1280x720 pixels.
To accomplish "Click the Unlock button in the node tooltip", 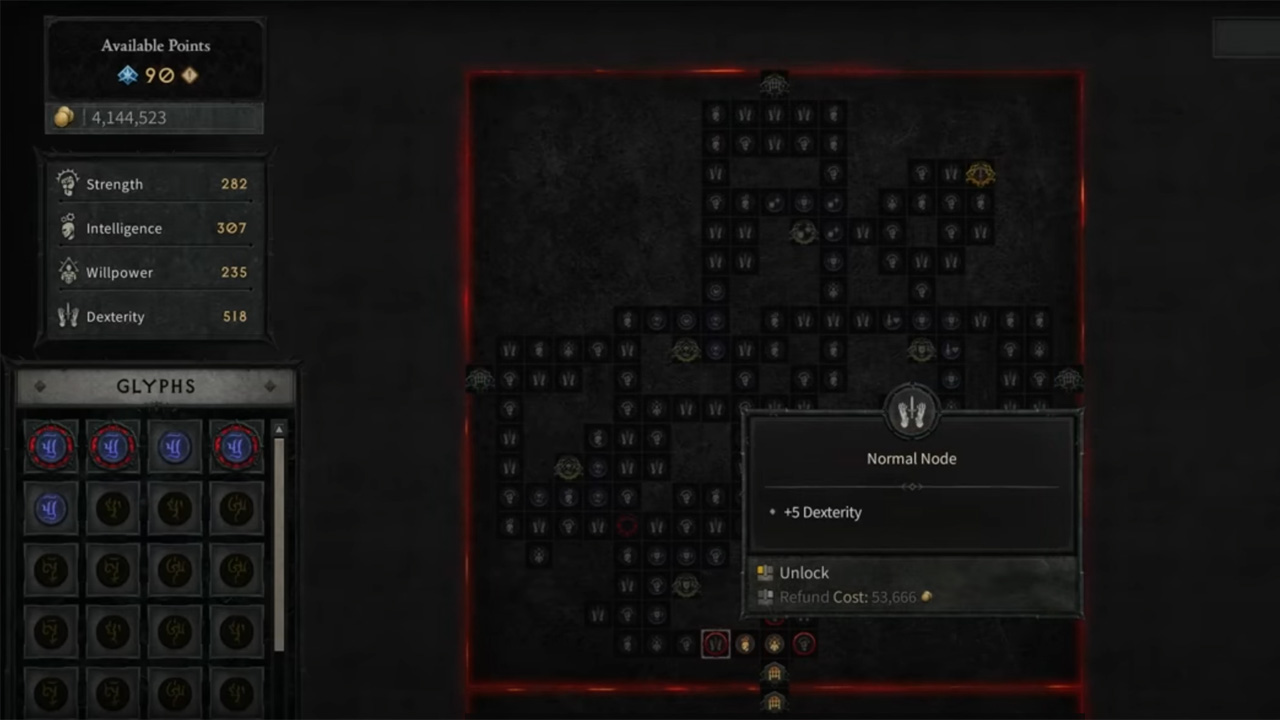I will pos(804,572).
